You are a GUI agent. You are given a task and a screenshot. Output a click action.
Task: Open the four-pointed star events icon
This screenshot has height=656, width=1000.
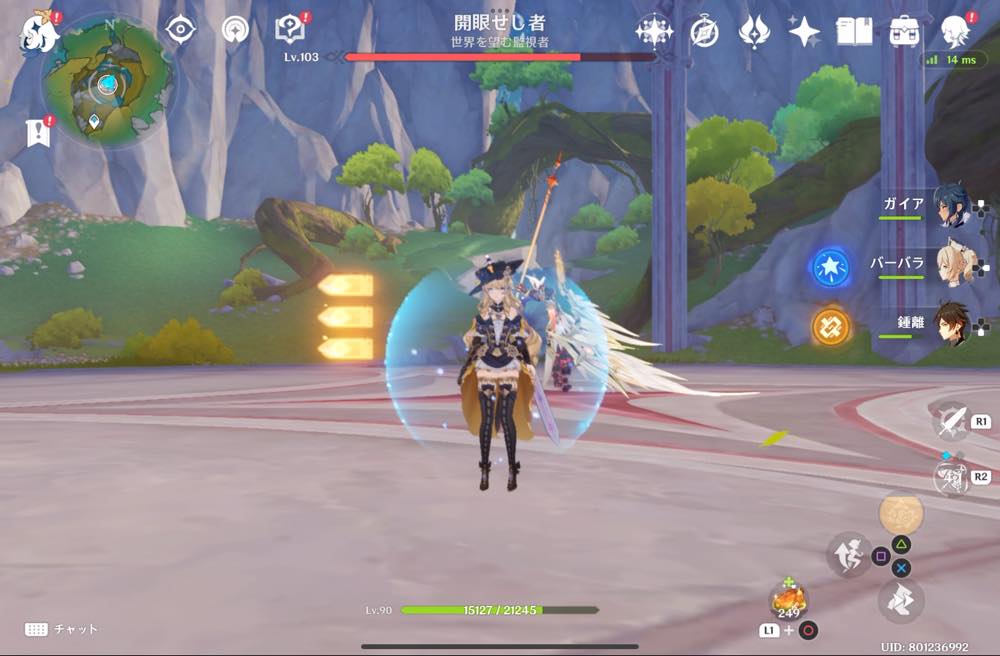(x=804, y=32)
